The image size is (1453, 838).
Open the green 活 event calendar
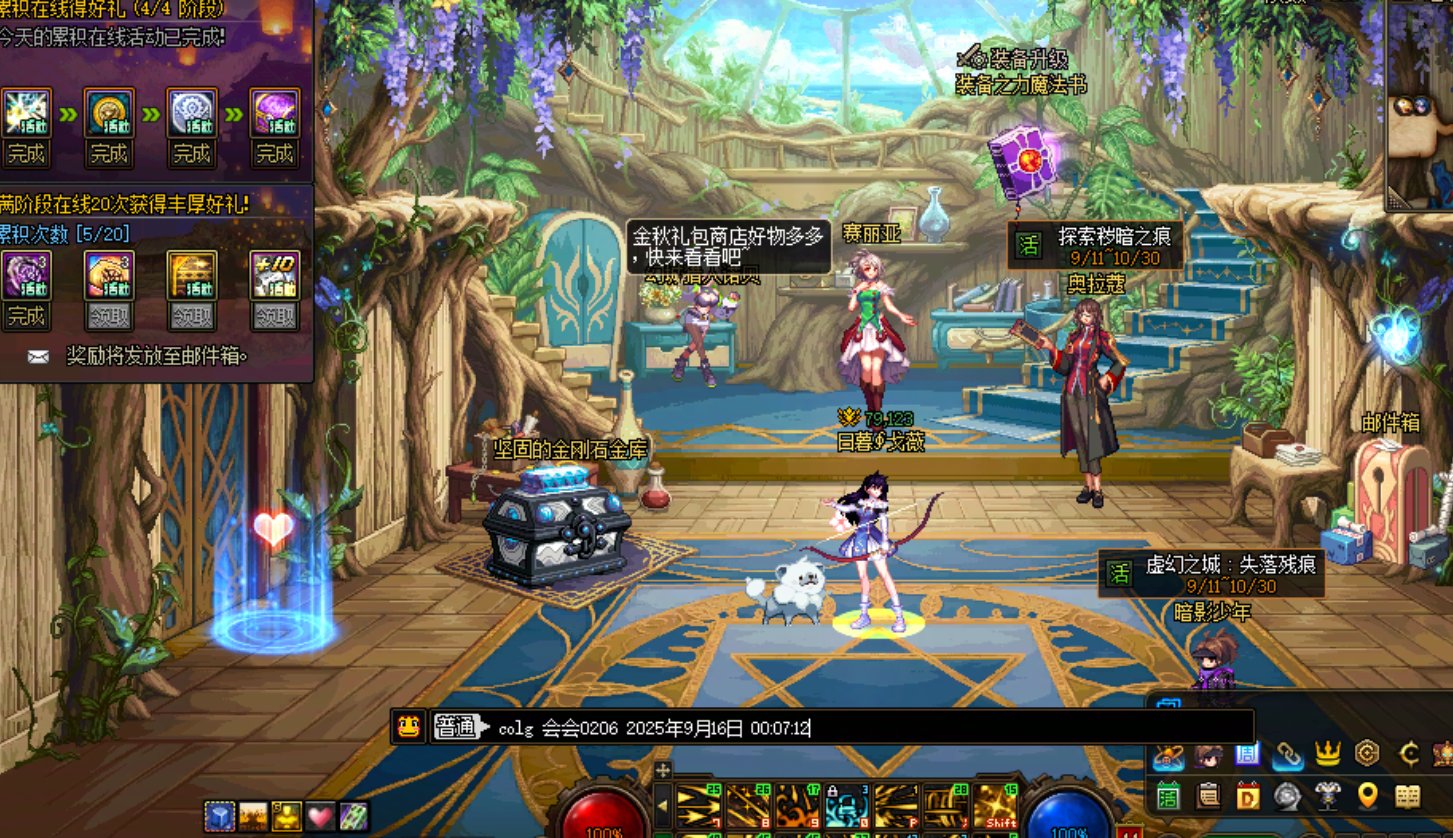[x=1169, y=796]
